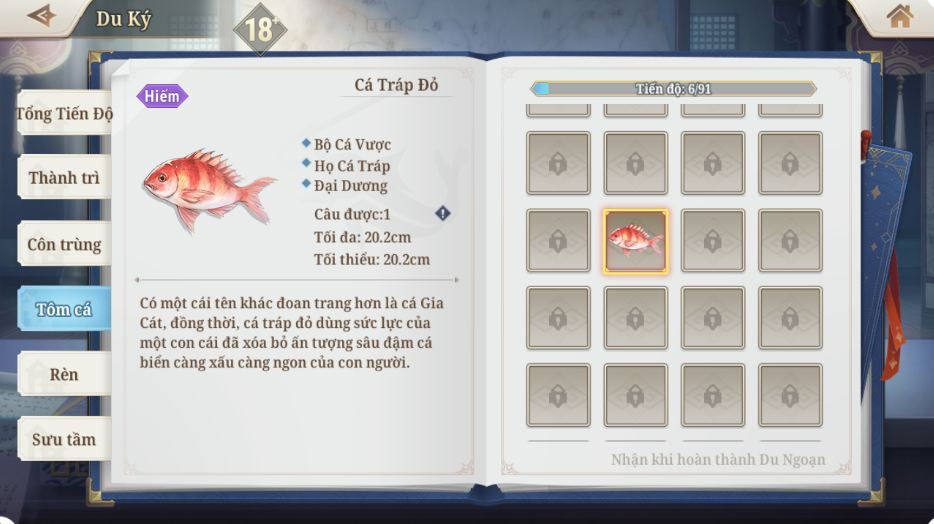Click the info icon beside Câu được
This screenshot has height=524, width=934.
pos(442,213)
